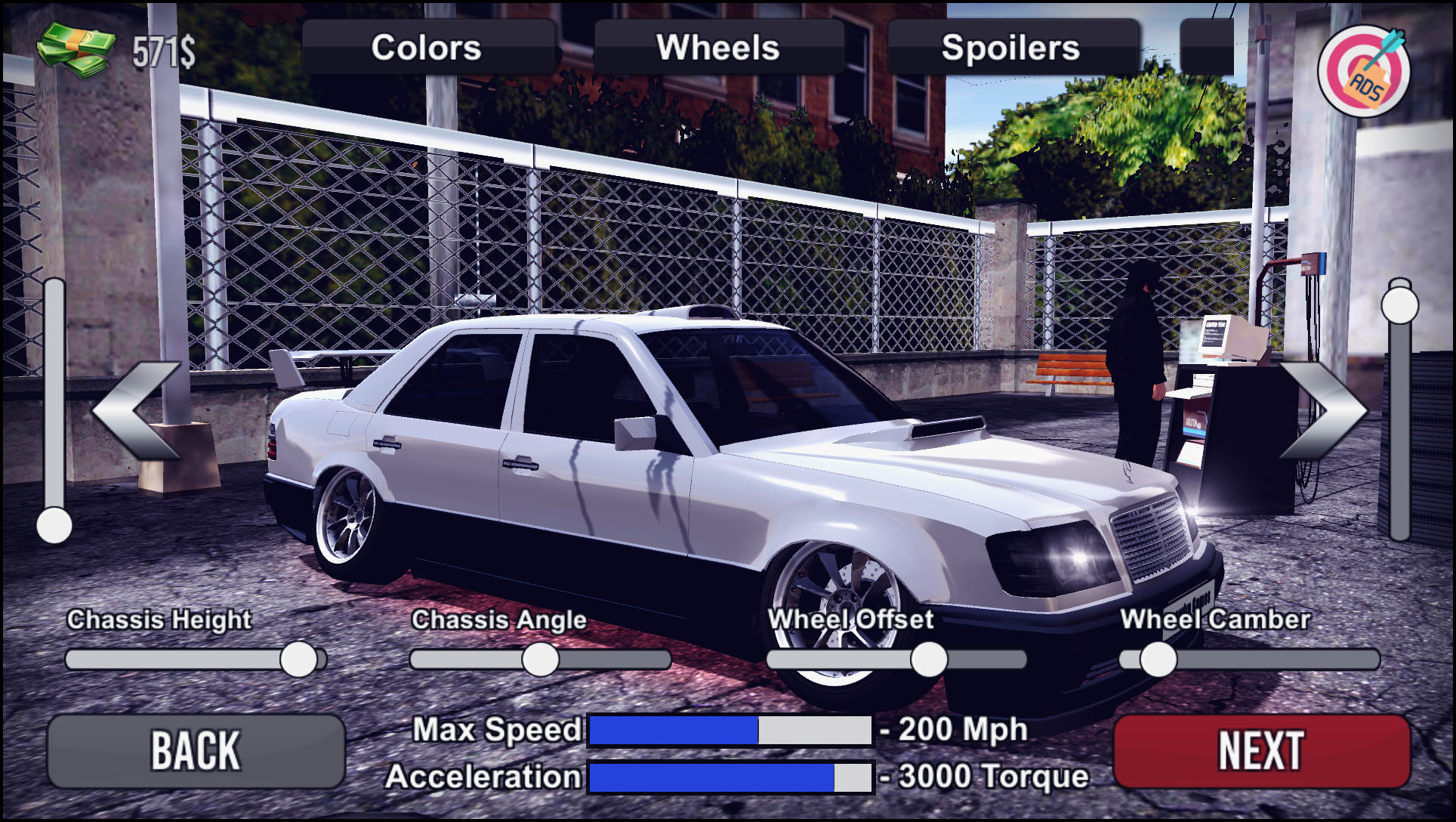This screenshot has height=822, width=1456.
Task: Click the Acceleration torque bar
Action: pos(729,776)
